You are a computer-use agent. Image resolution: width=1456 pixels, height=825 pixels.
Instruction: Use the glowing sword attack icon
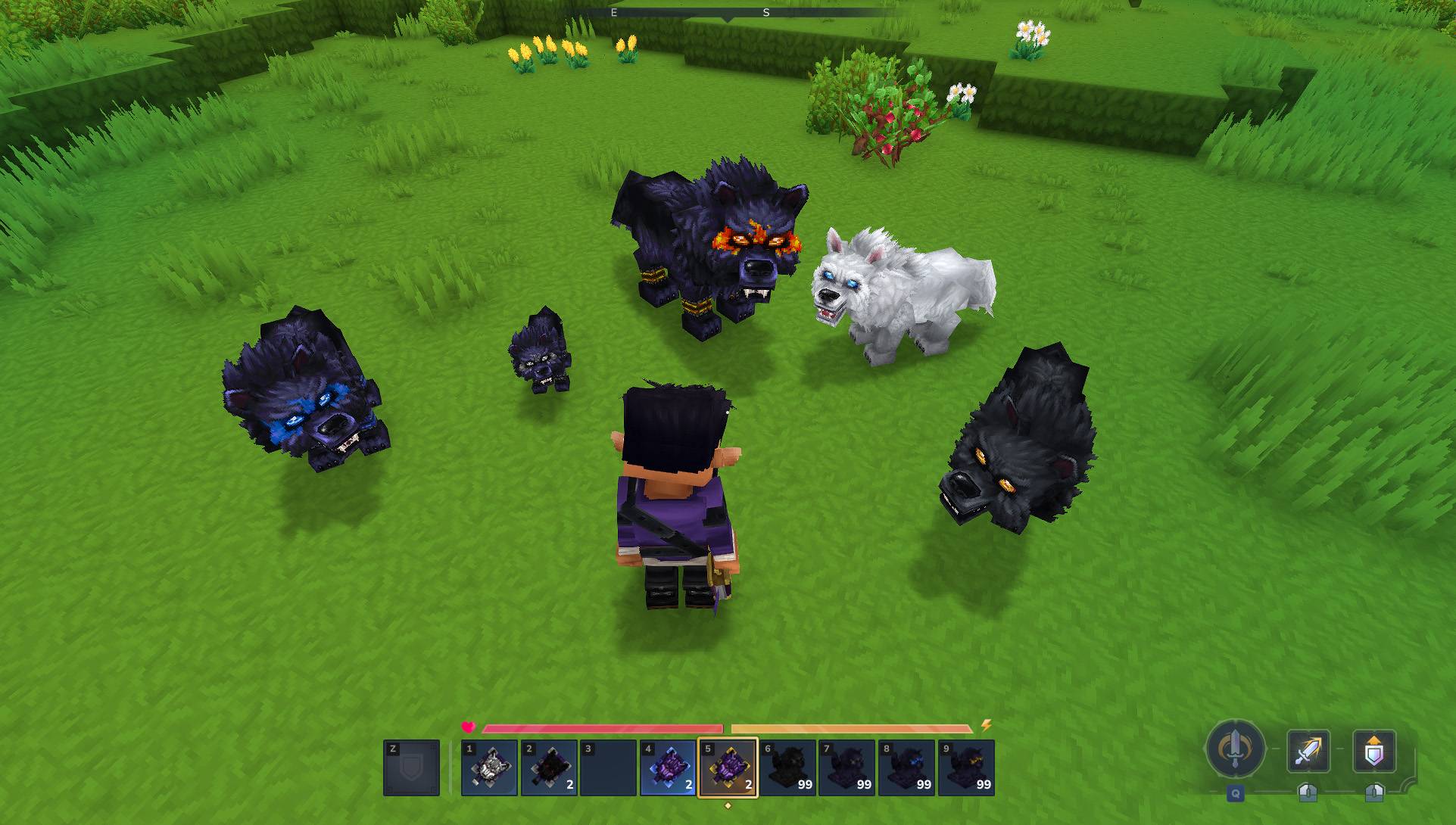(1308, 751)
